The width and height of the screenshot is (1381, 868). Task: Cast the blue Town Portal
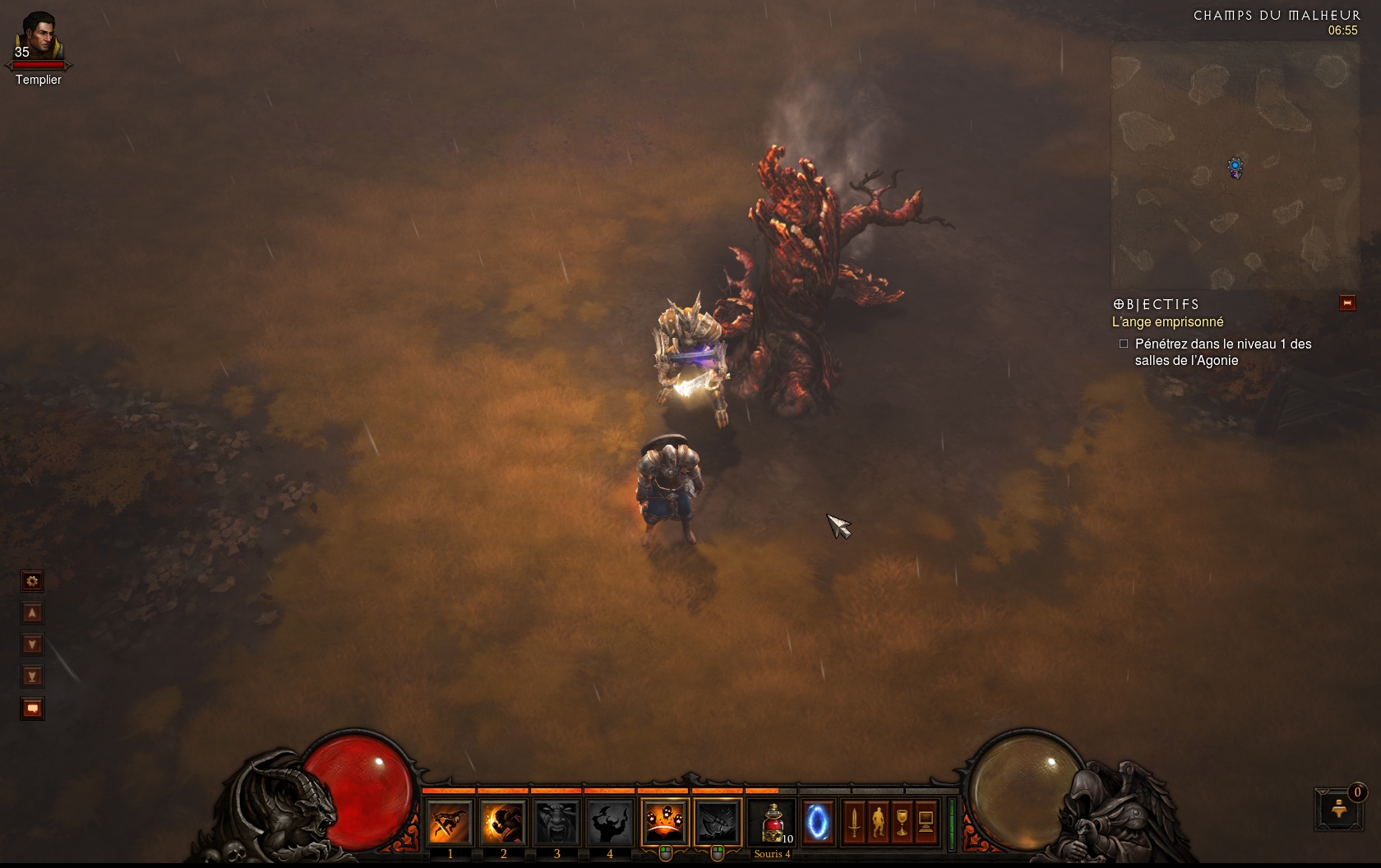(x=817, y=822)
